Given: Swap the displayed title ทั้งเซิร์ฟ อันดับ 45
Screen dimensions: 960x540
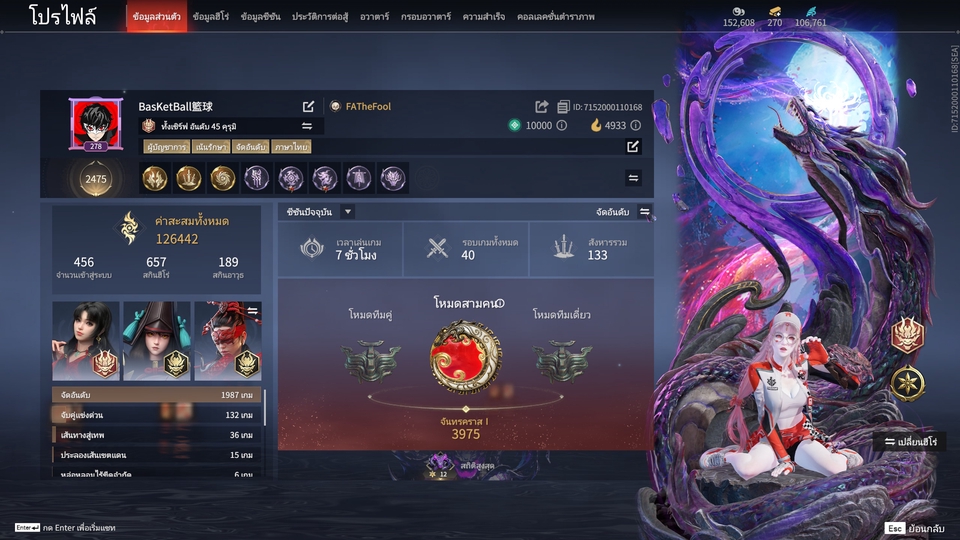Looking at the screenshot, I should point(307,126).
